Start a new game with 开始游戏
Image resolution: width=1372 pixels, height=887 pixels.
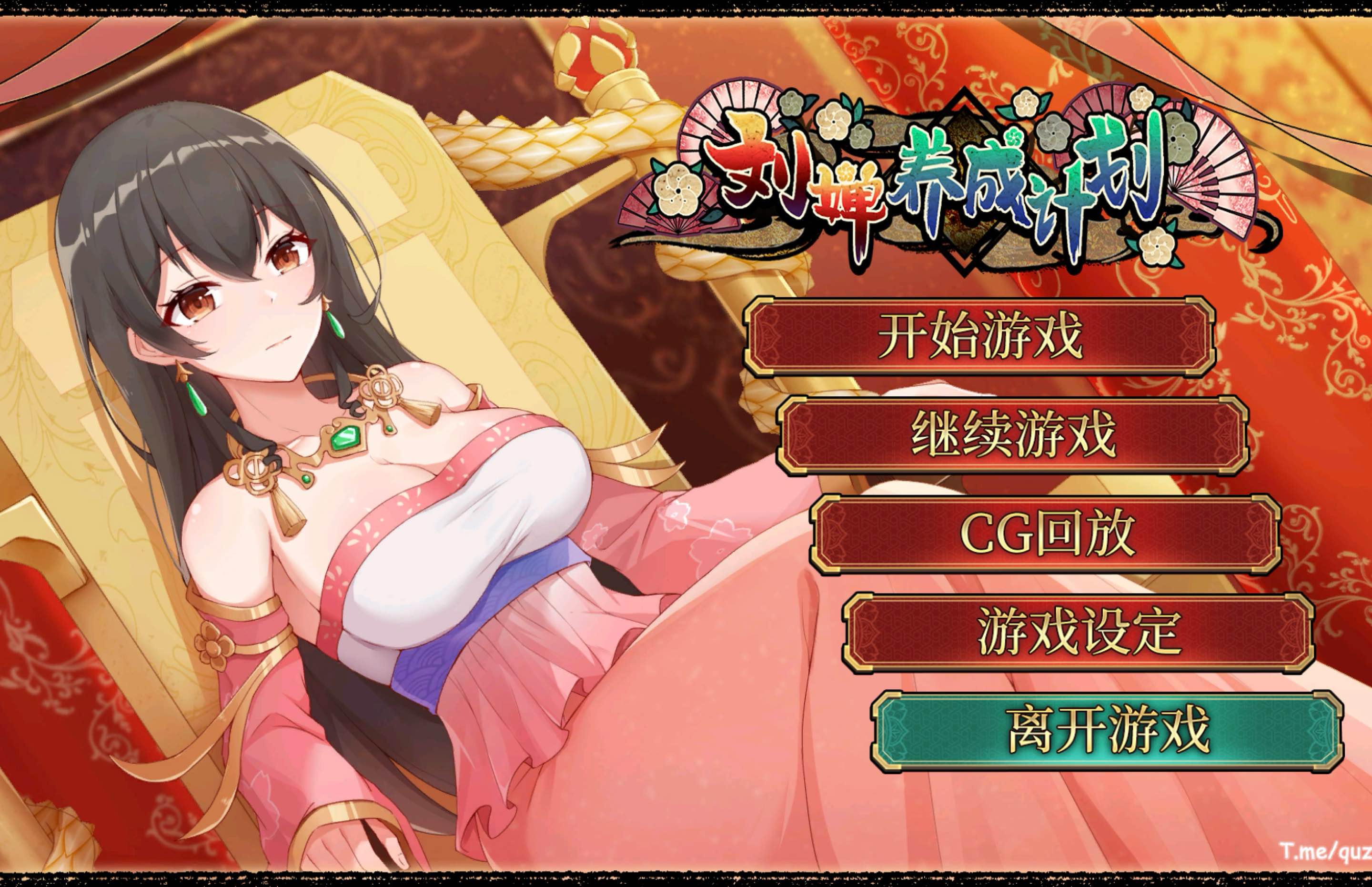pos(979,336)
